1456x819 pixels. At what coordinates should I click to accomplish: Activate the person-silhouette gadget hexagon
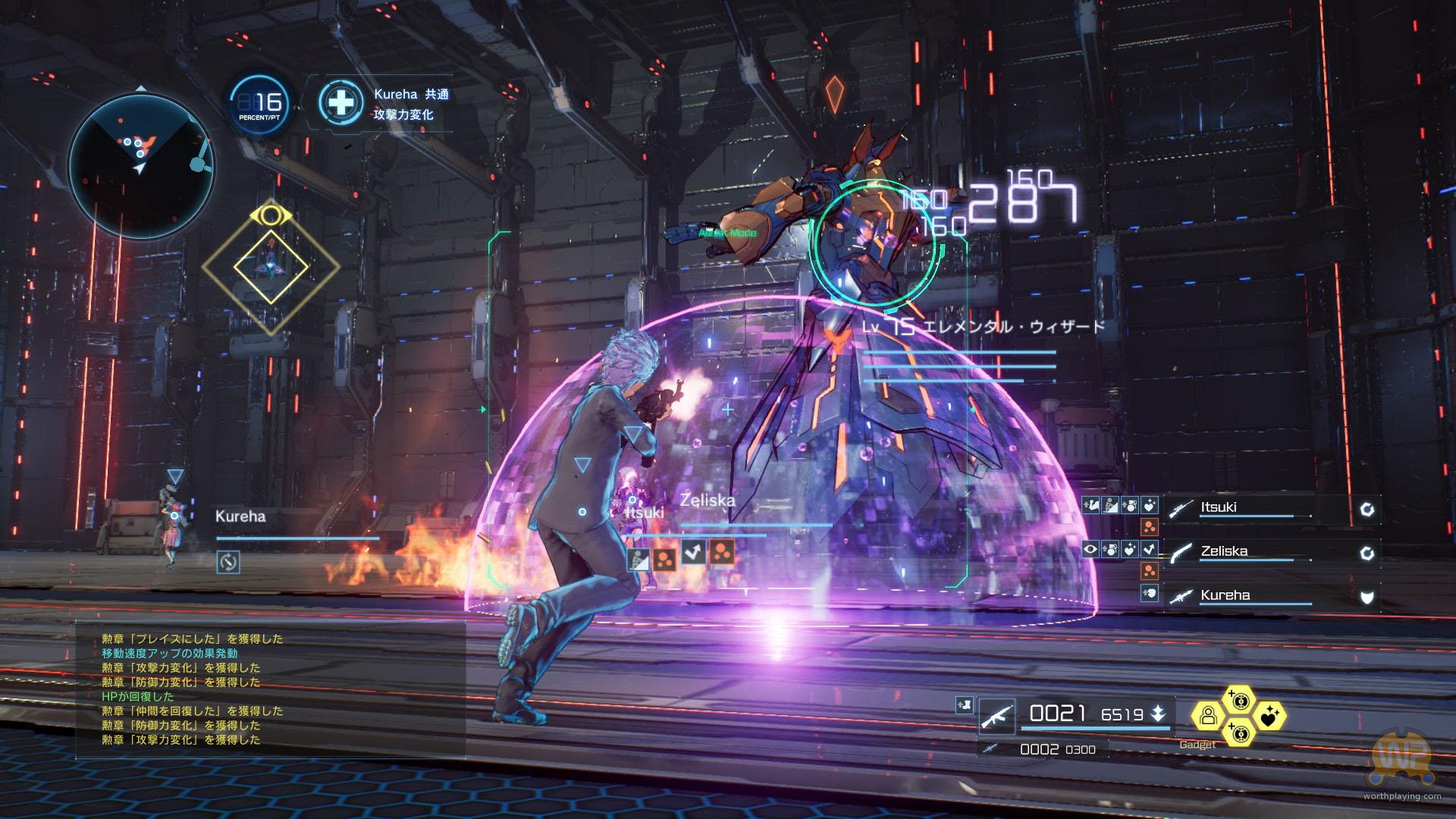click(x=1208, y=715)
